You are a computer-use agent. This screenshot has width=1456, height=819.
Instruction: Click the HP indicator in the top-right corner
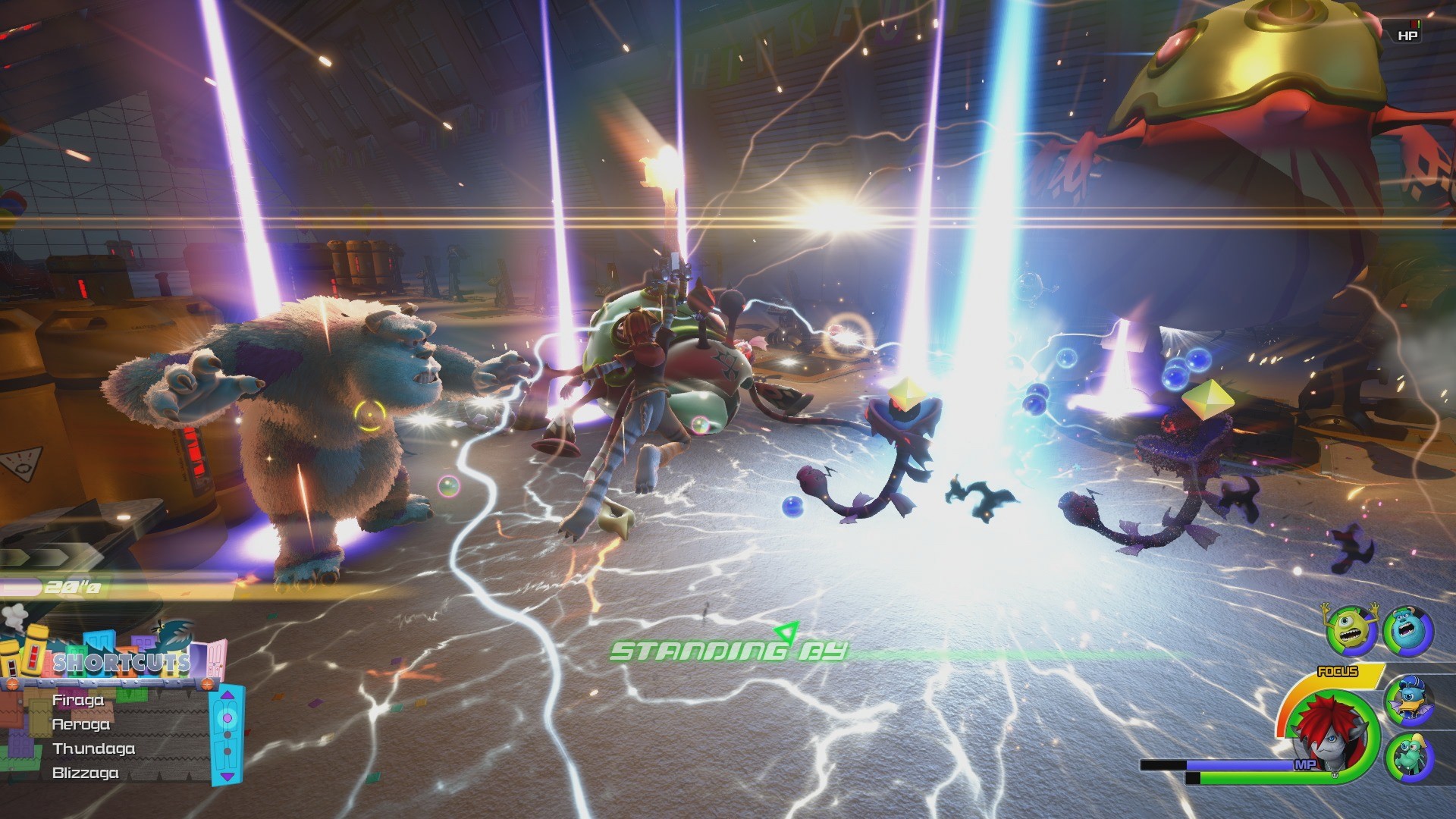point(1408,33)
